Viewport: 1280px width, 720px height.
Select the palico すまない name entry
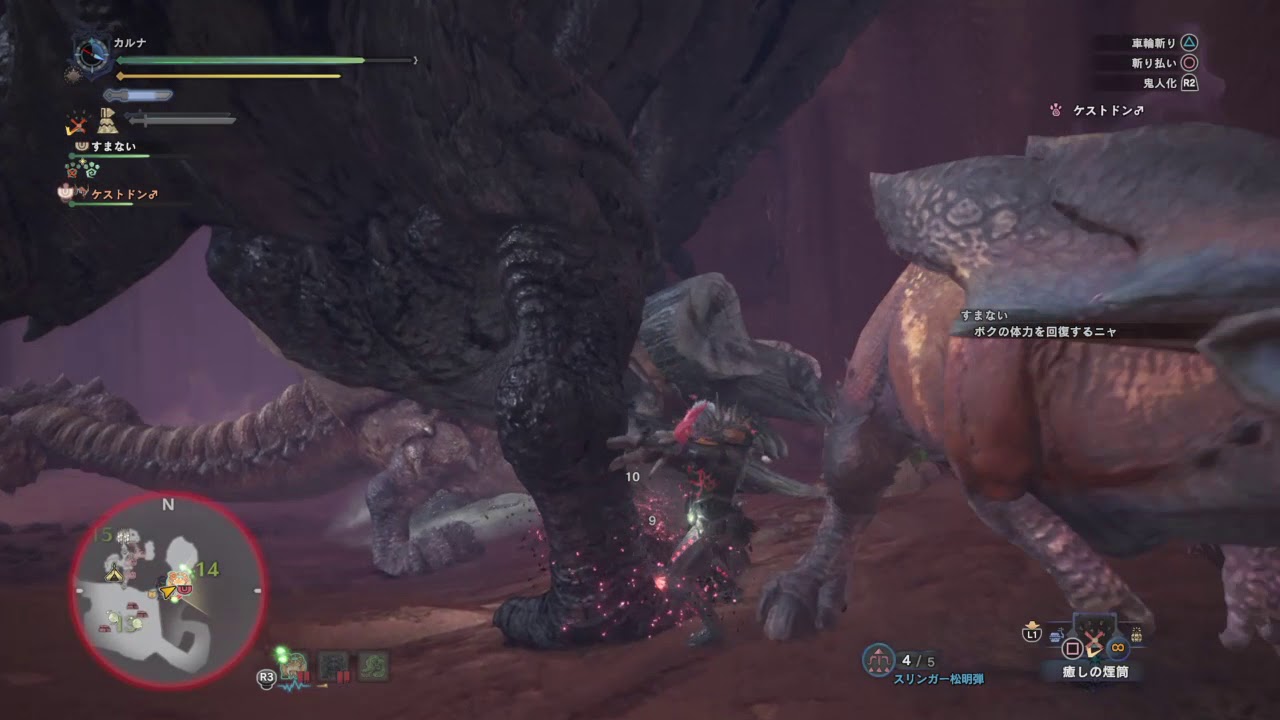click(112, 146)
